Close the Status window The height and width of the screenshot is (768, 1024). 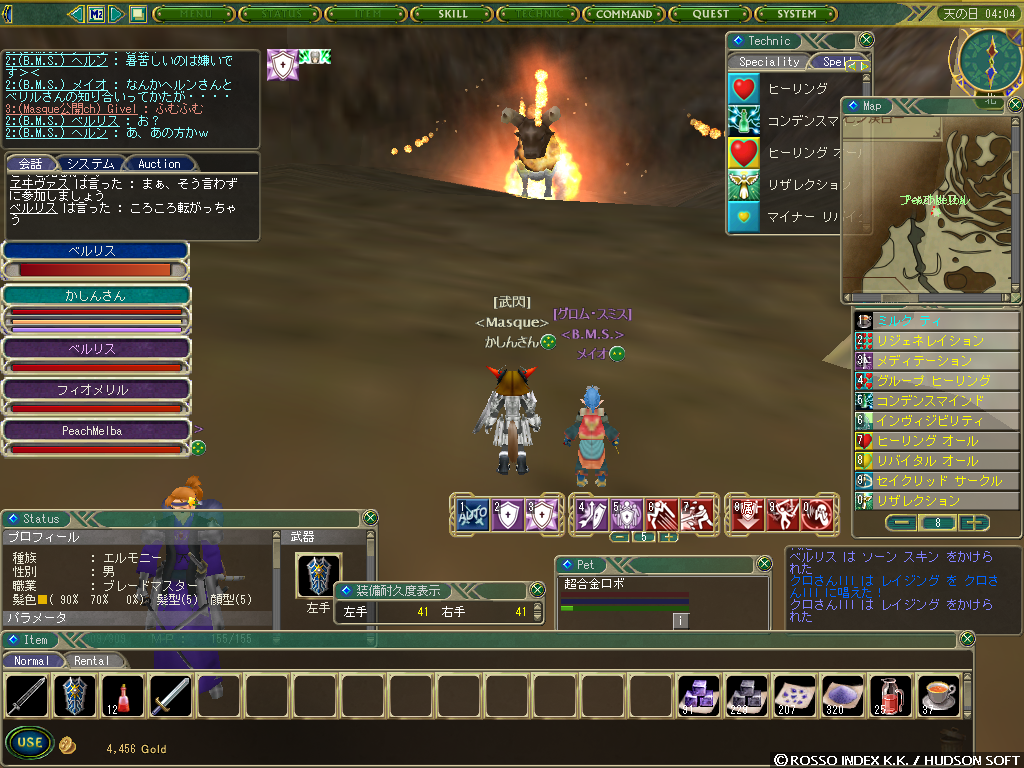370,518
